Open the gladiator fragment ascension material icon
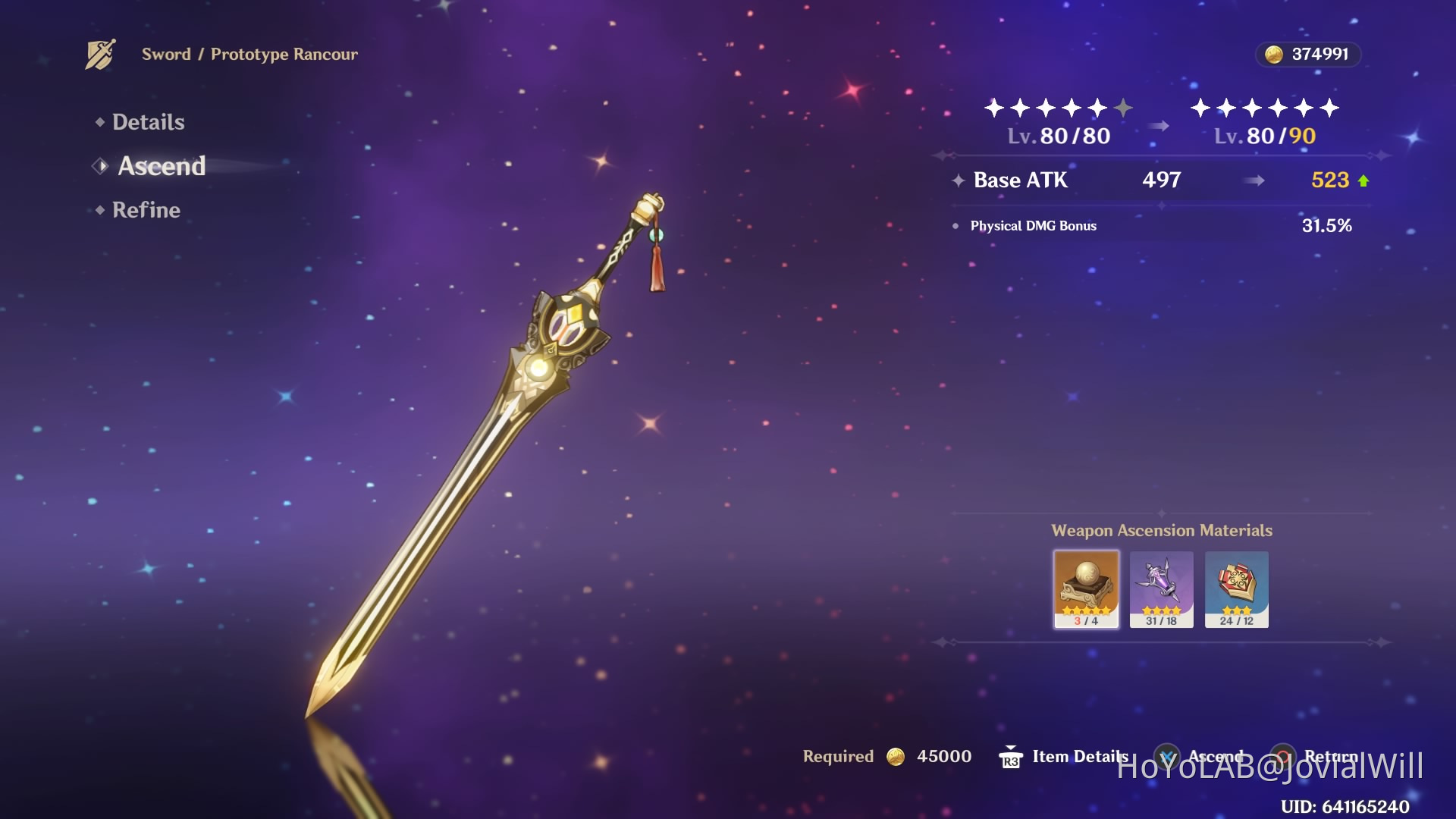 pyautogui.click(x=1161, y=588)
